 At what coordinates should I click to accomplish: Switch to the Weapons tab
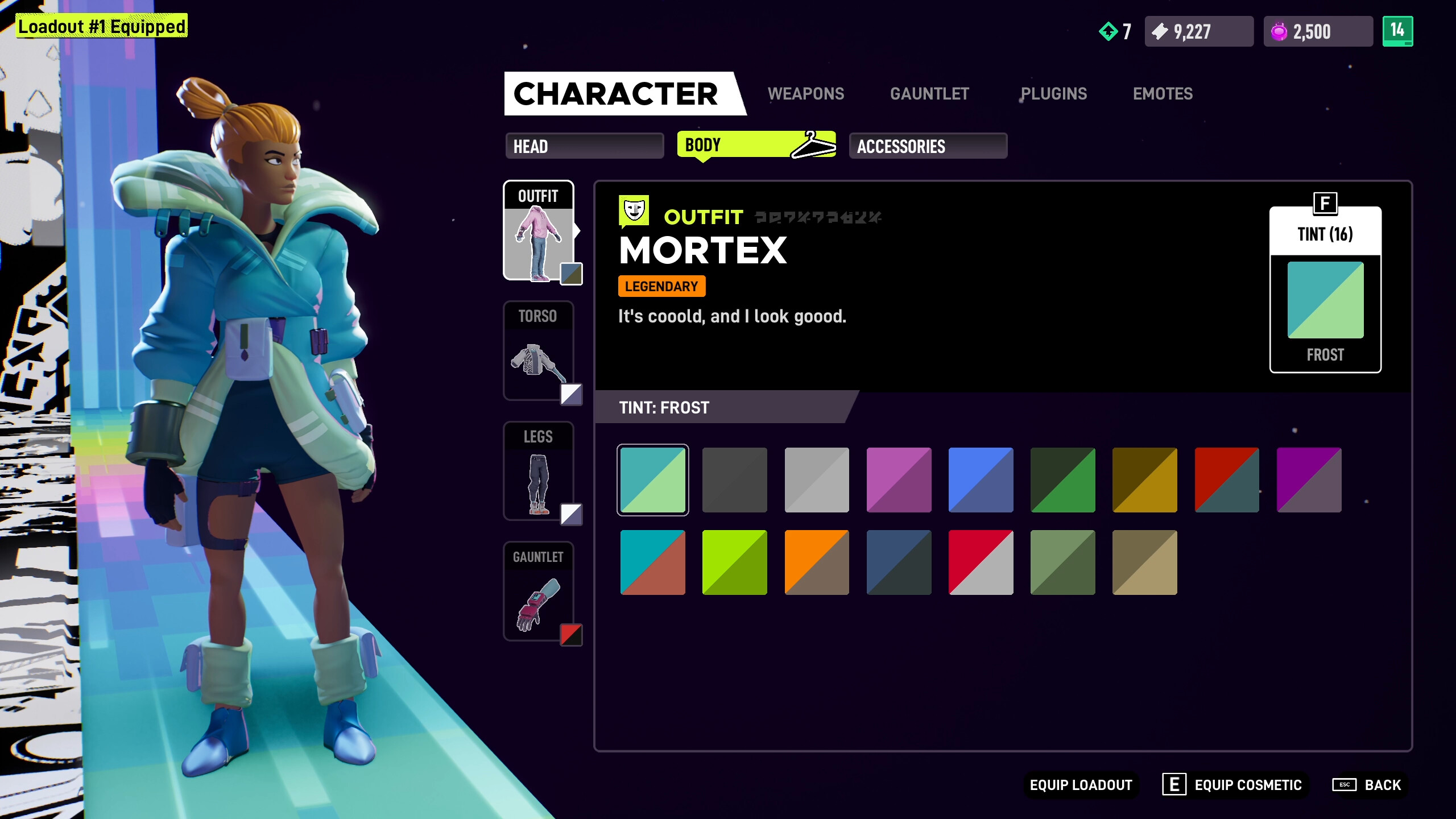coord(806,94)
